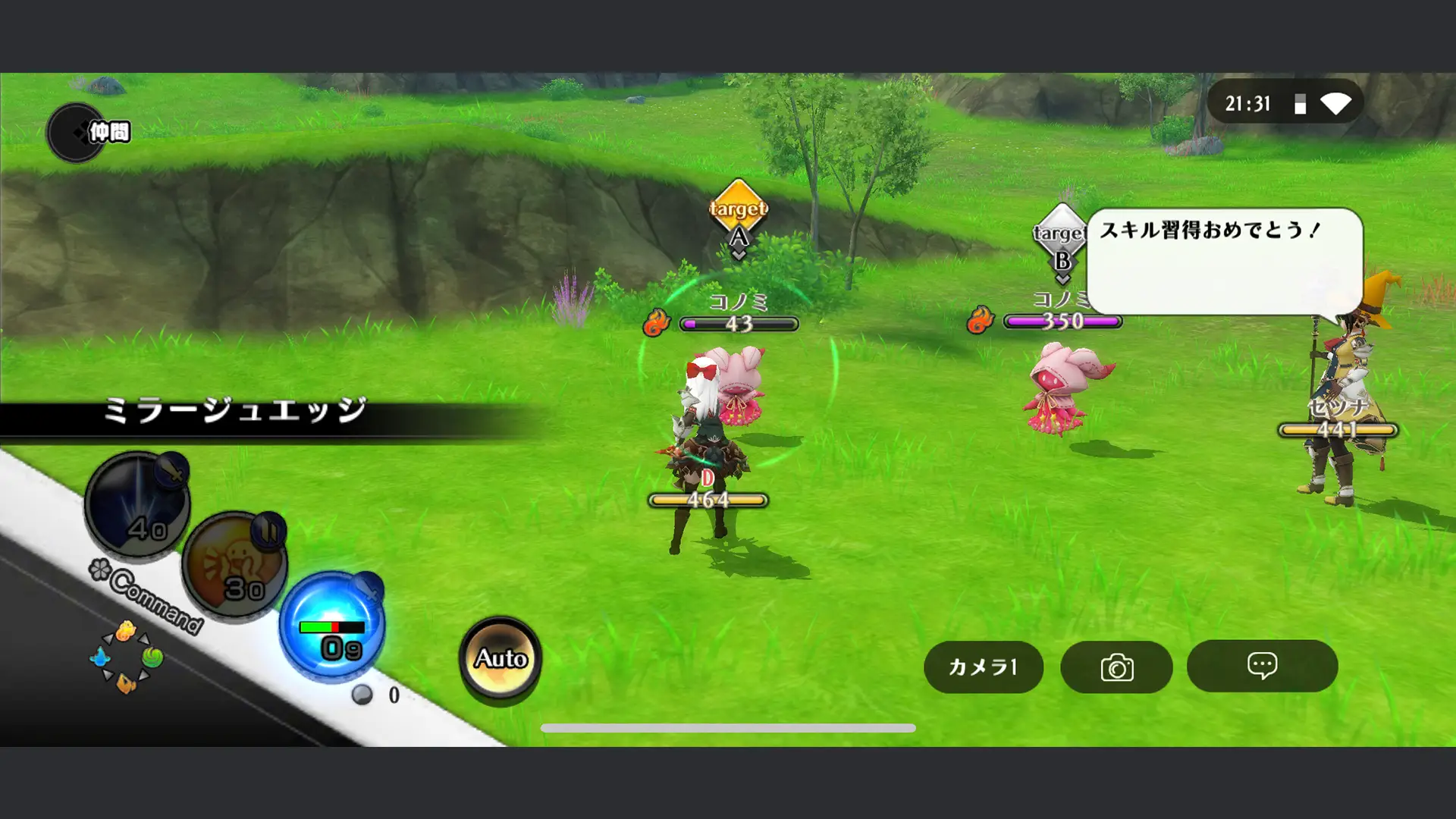1456x819 pixels.
Task: Tap コノミ's pink HP bar showing 350
Action: pos(1064,323)
